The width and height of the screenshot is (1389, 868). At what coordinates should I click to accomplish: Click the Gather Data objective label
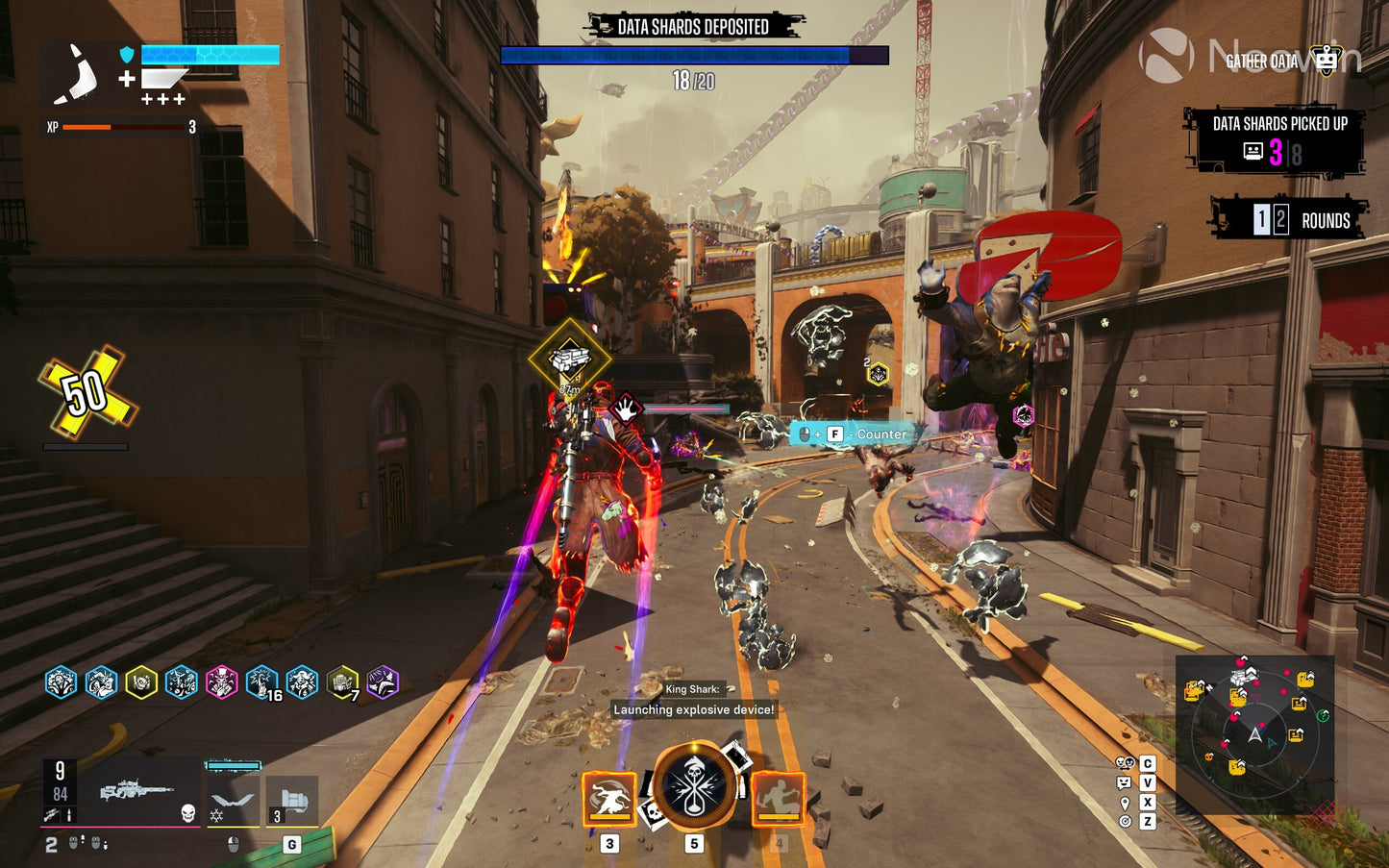(1261, 62)
